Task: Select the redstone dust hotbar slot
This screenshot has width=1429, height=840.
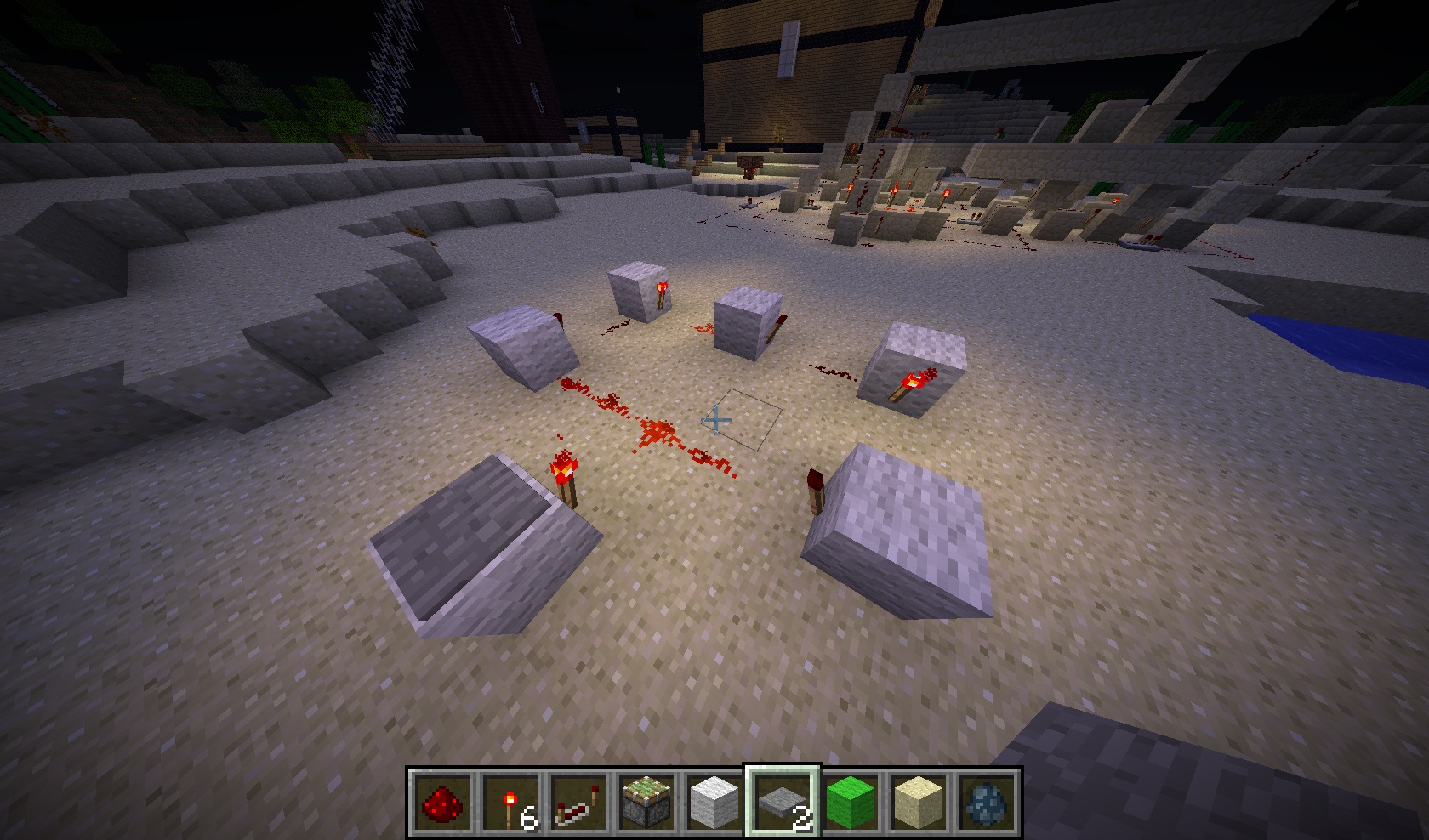Action: (441, 803)
